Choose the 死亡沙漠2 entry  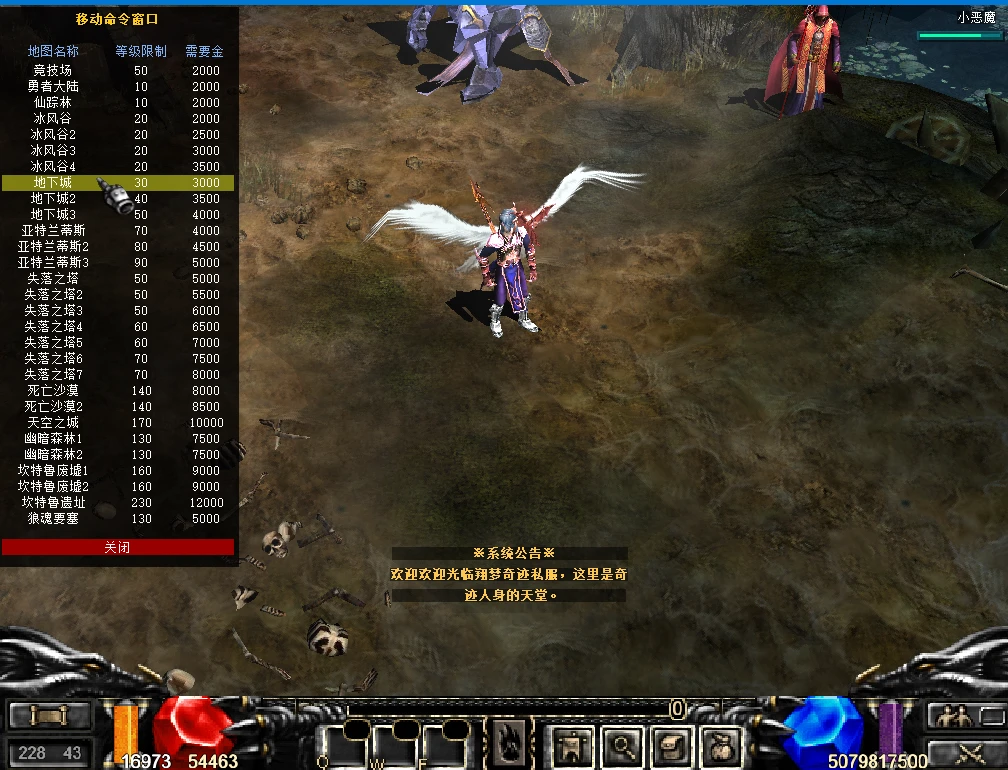point(53,407)
